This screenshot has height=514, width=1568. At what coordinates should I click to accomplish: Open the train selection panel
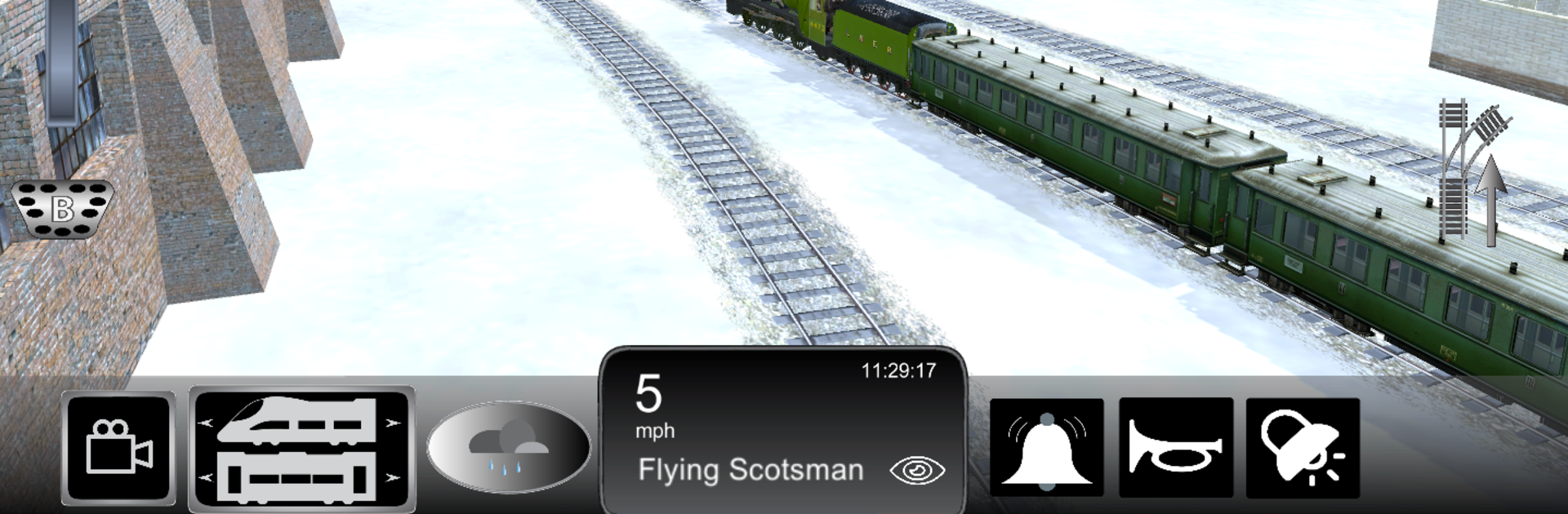click(301, 449)
